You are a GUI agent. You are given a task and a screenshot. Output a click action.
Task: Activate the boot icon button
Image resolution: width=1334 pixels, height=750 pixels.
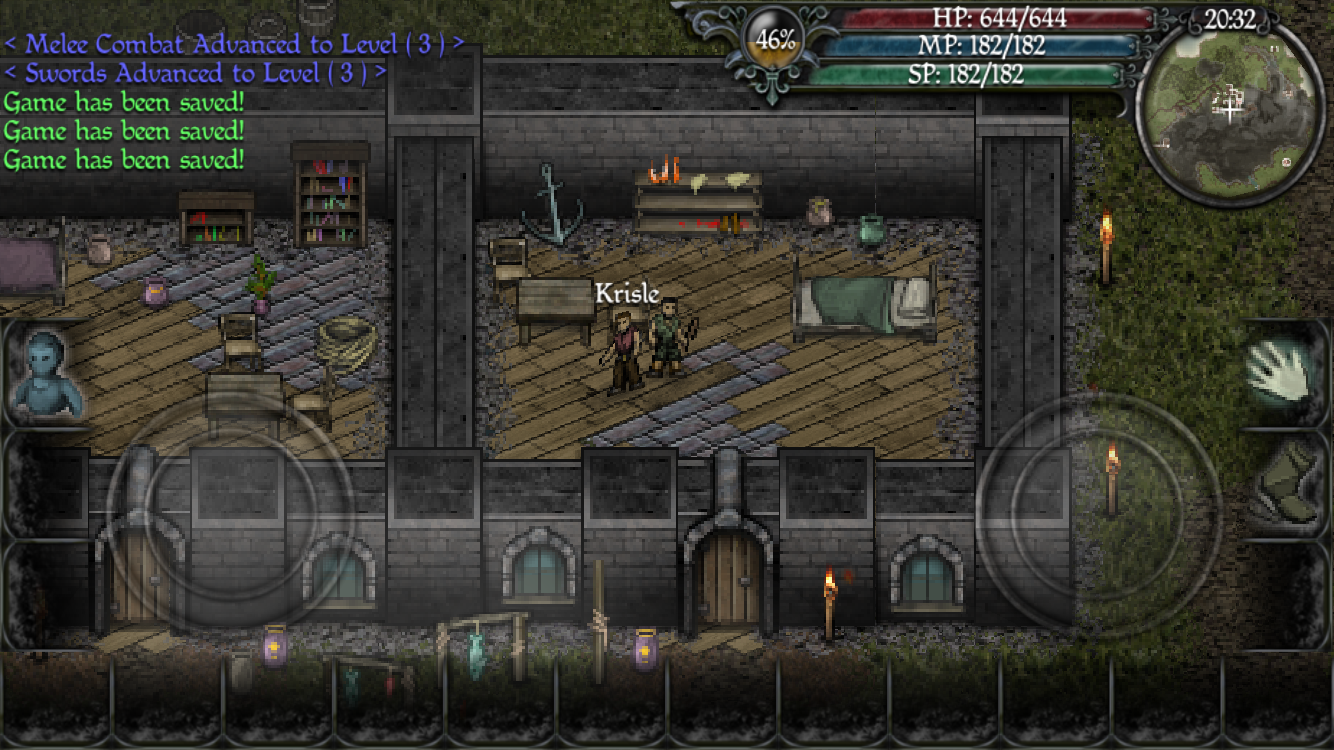point(1288,483)
